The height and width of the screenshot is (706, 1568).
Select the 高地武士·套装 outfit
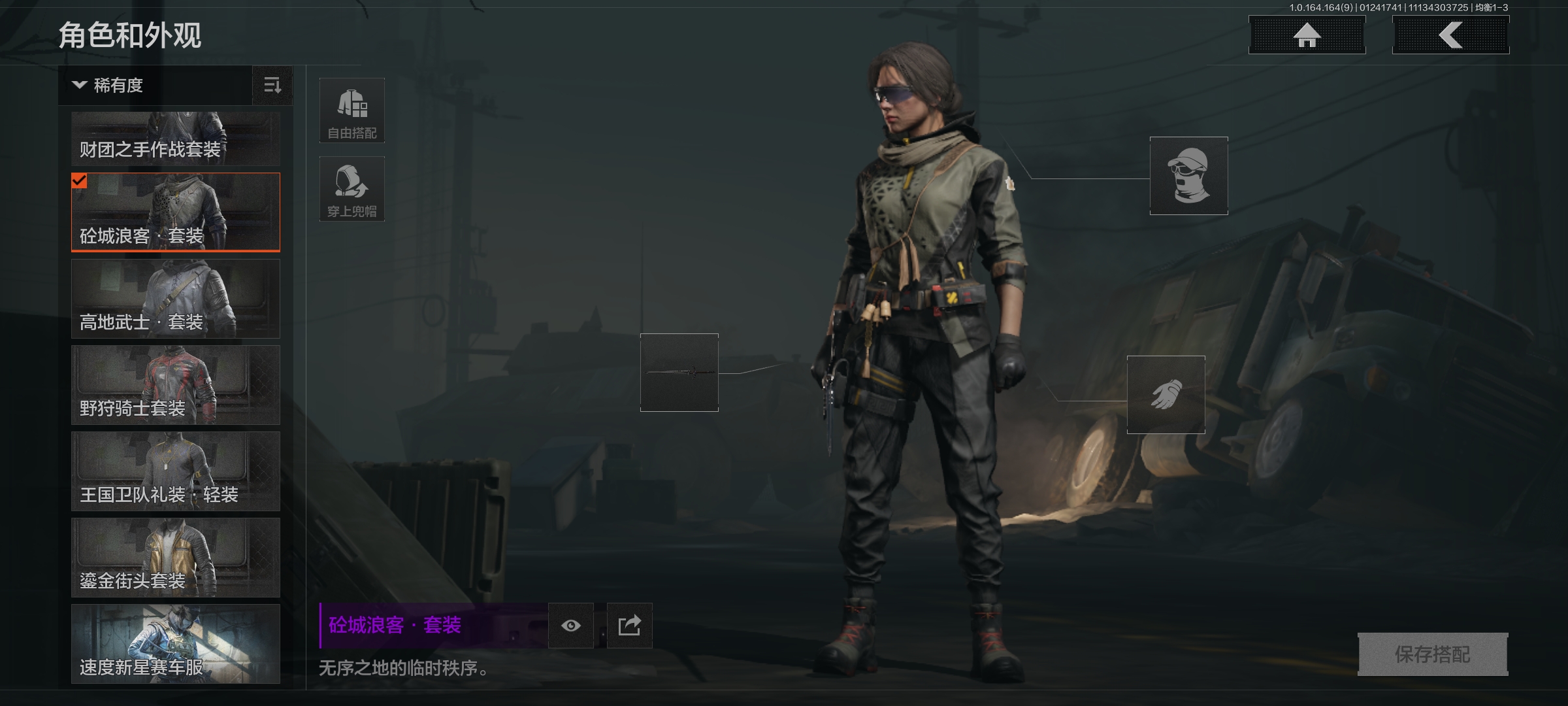[x=175, y=298]
